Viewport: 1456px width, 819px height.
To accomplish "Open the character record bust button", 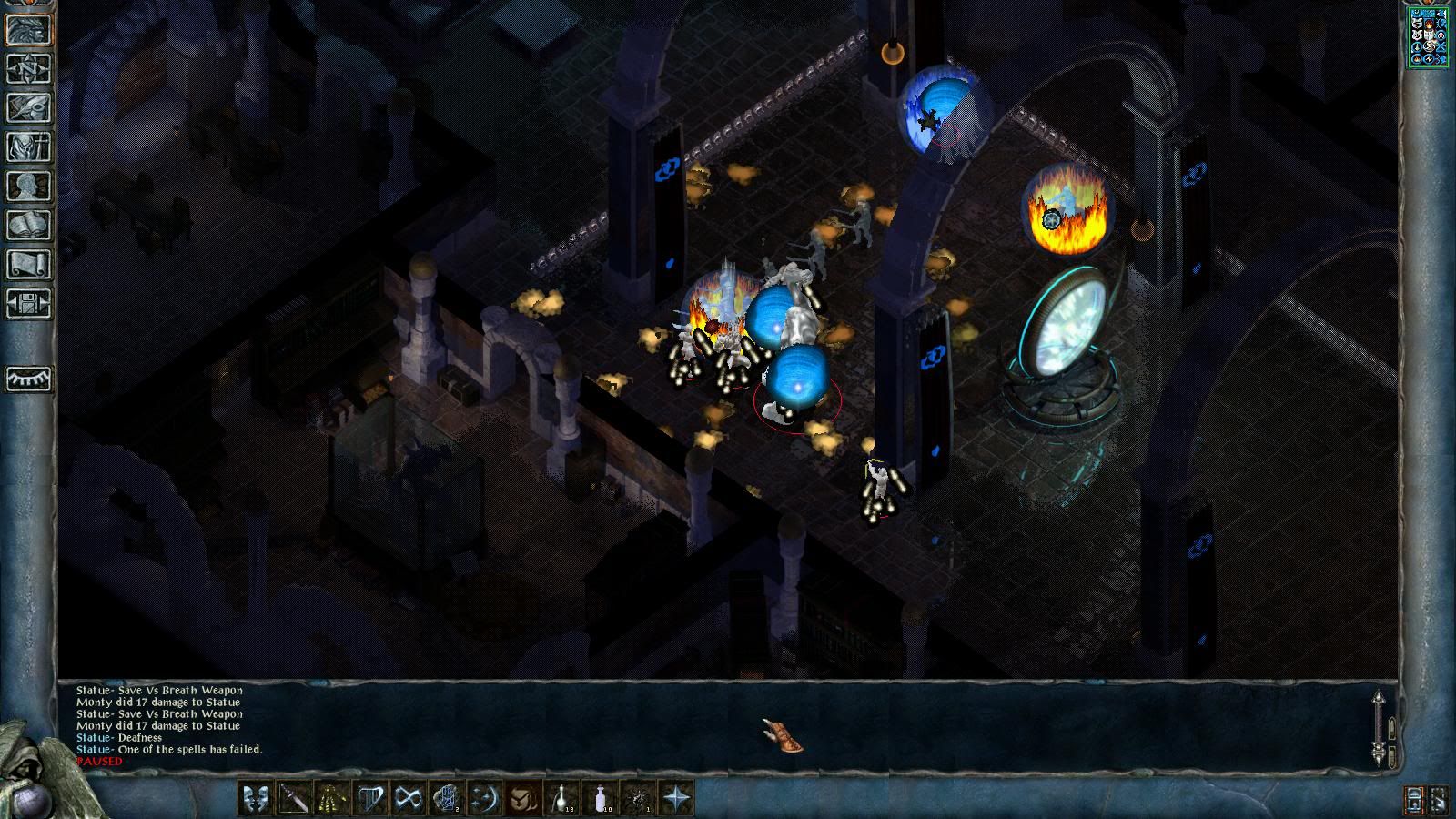I will [x=29, y=186].
